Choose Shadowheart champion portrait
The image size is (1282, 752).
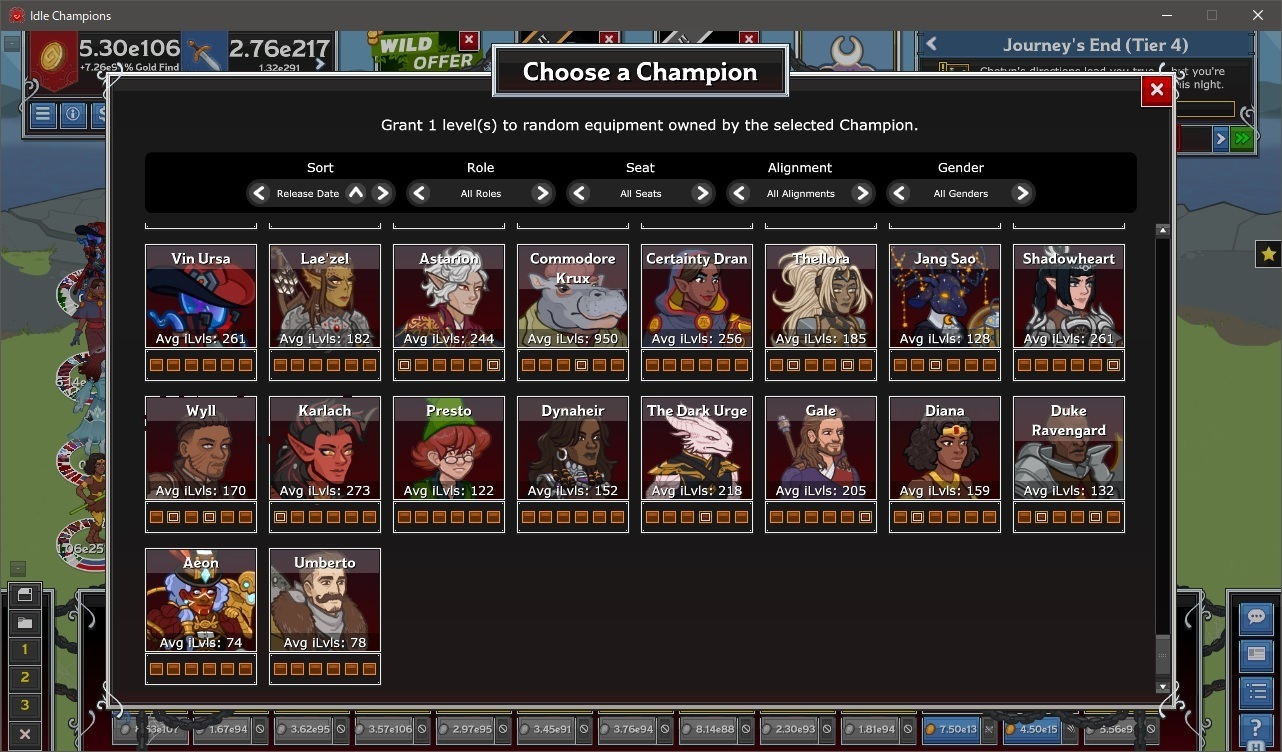pos(1069,297)
